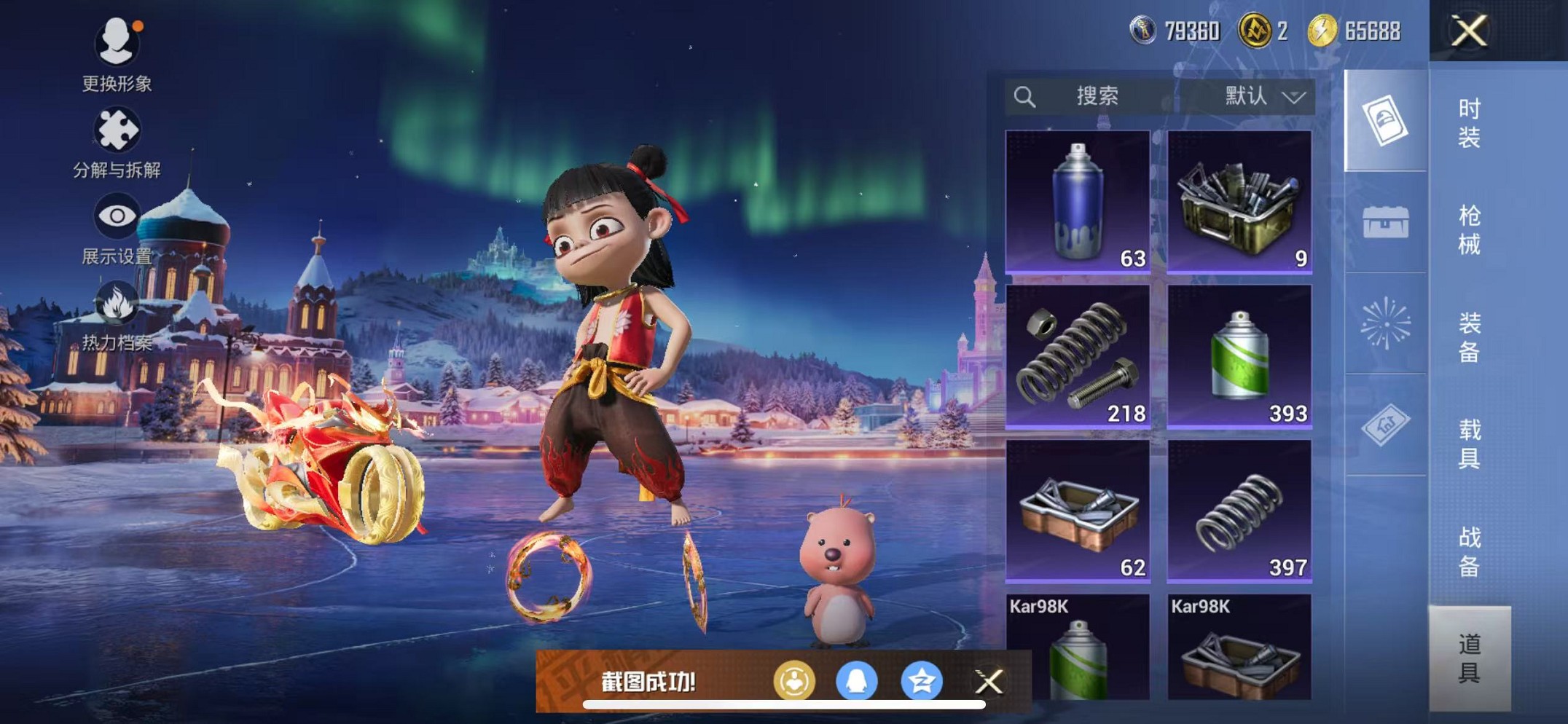Select the single spring item with 397
This screenshot has height=724, width=1568.
click(1239, 511)
